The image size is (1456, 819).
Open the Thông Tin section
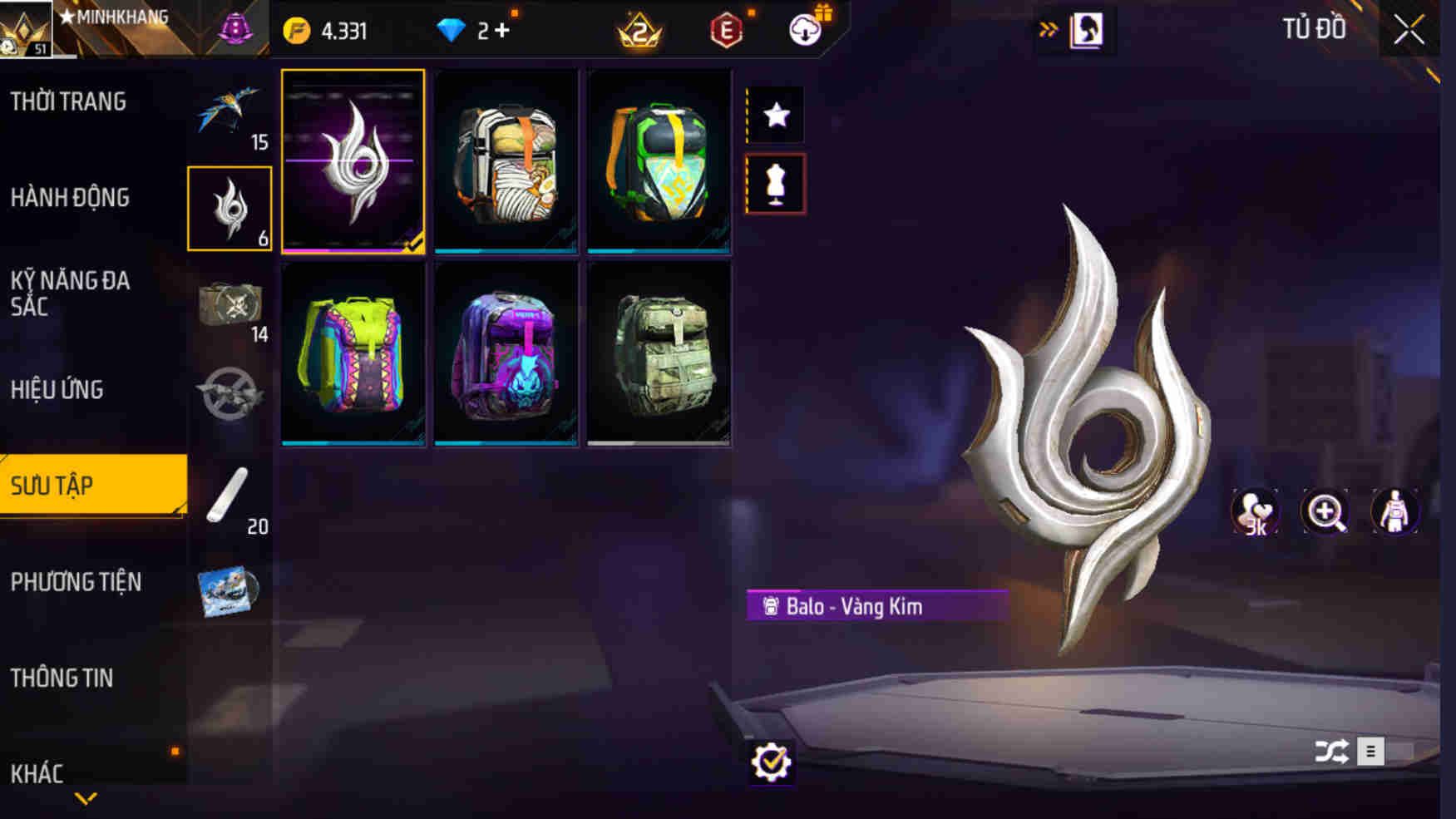pos(62,678)
